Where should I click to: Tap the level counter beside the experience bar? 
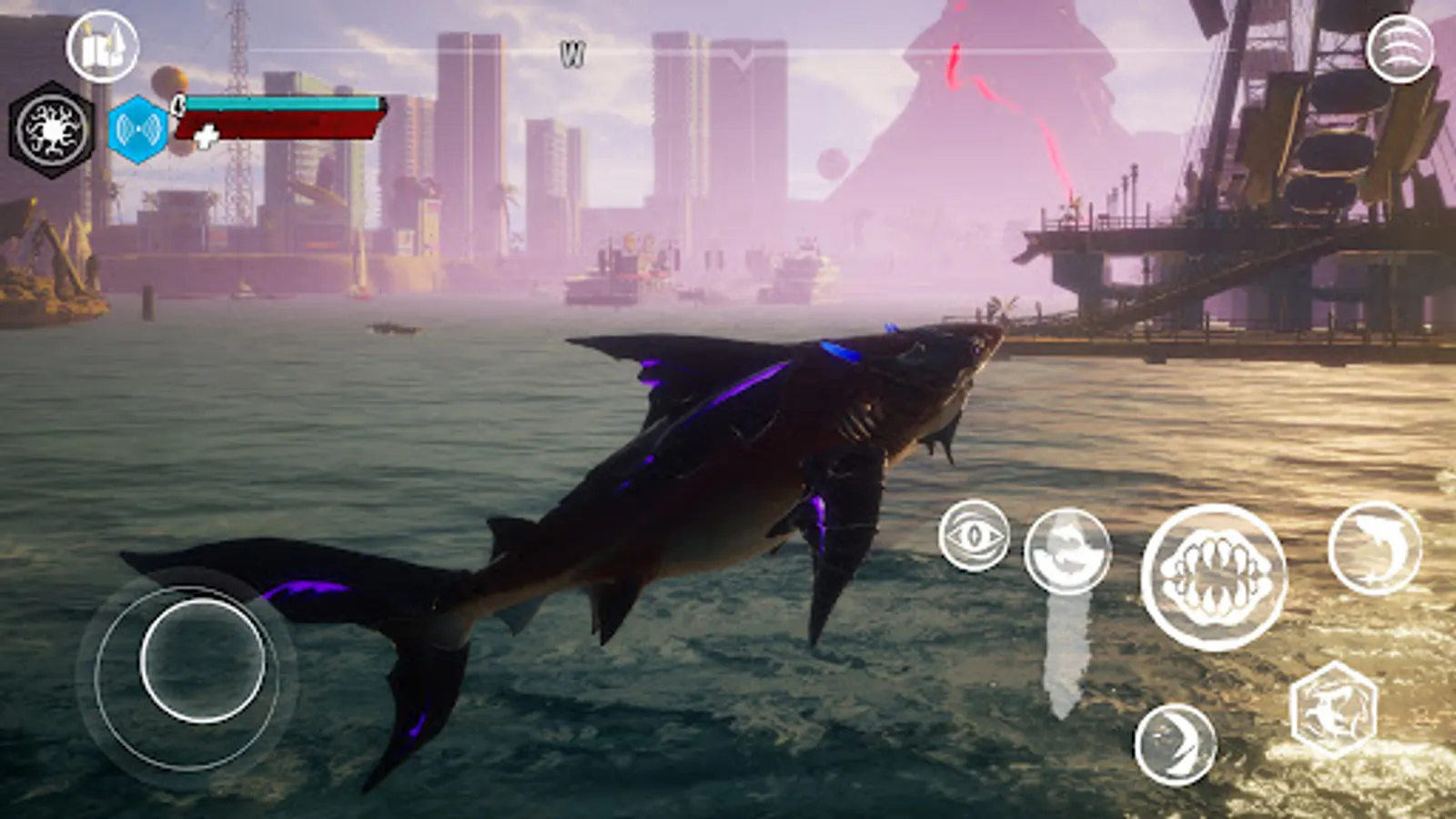coord(178,107)
